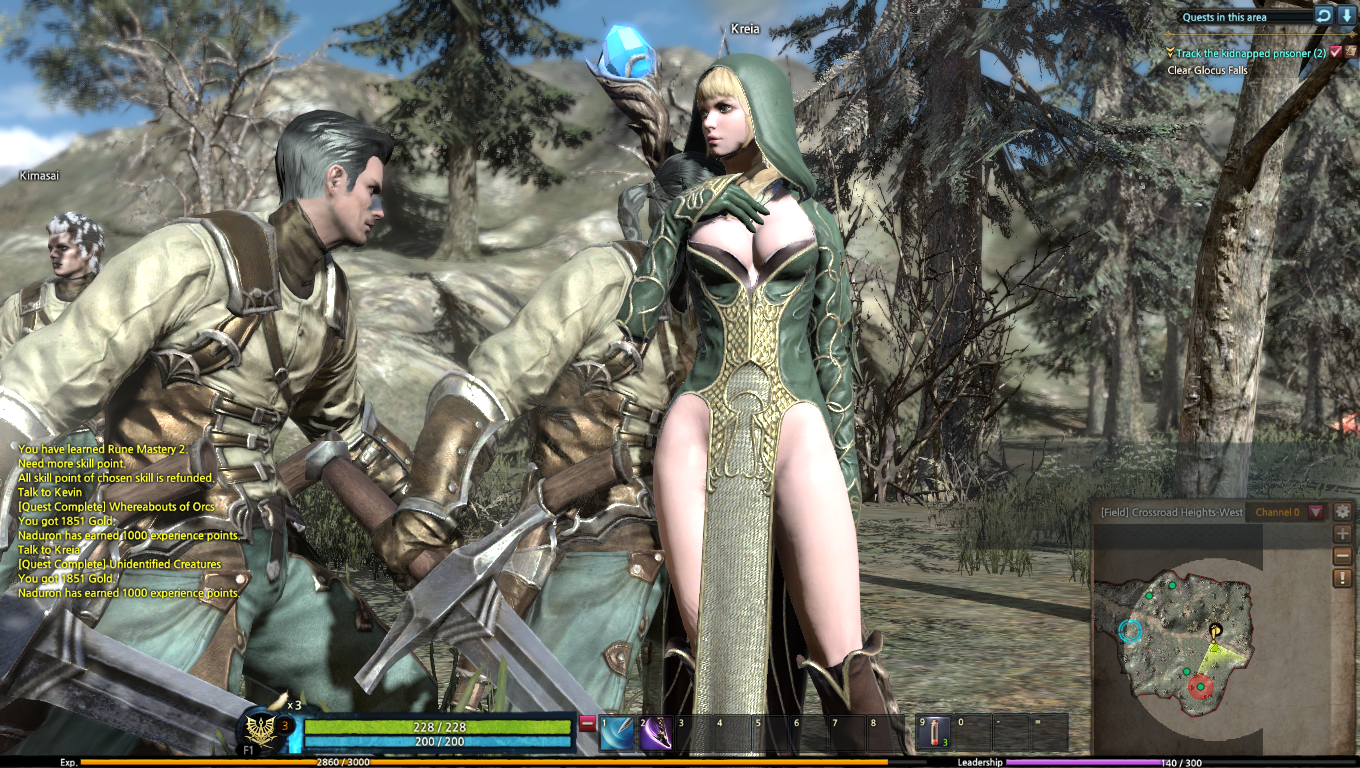Click the exclamation mark button on the minimap
Screen dimensions: 1360x768
[1342, 578]
